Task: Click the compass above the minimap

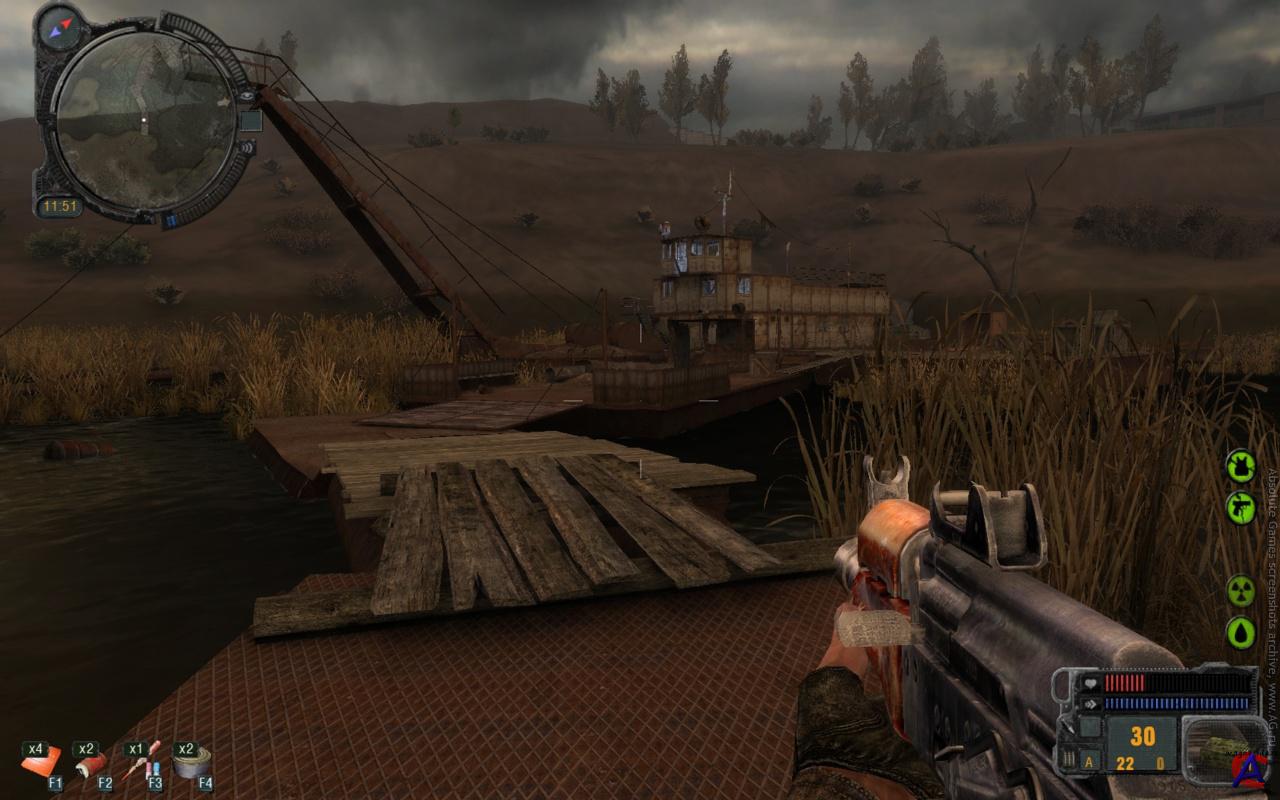Action: pyautogui.click(x=58, y=26)
